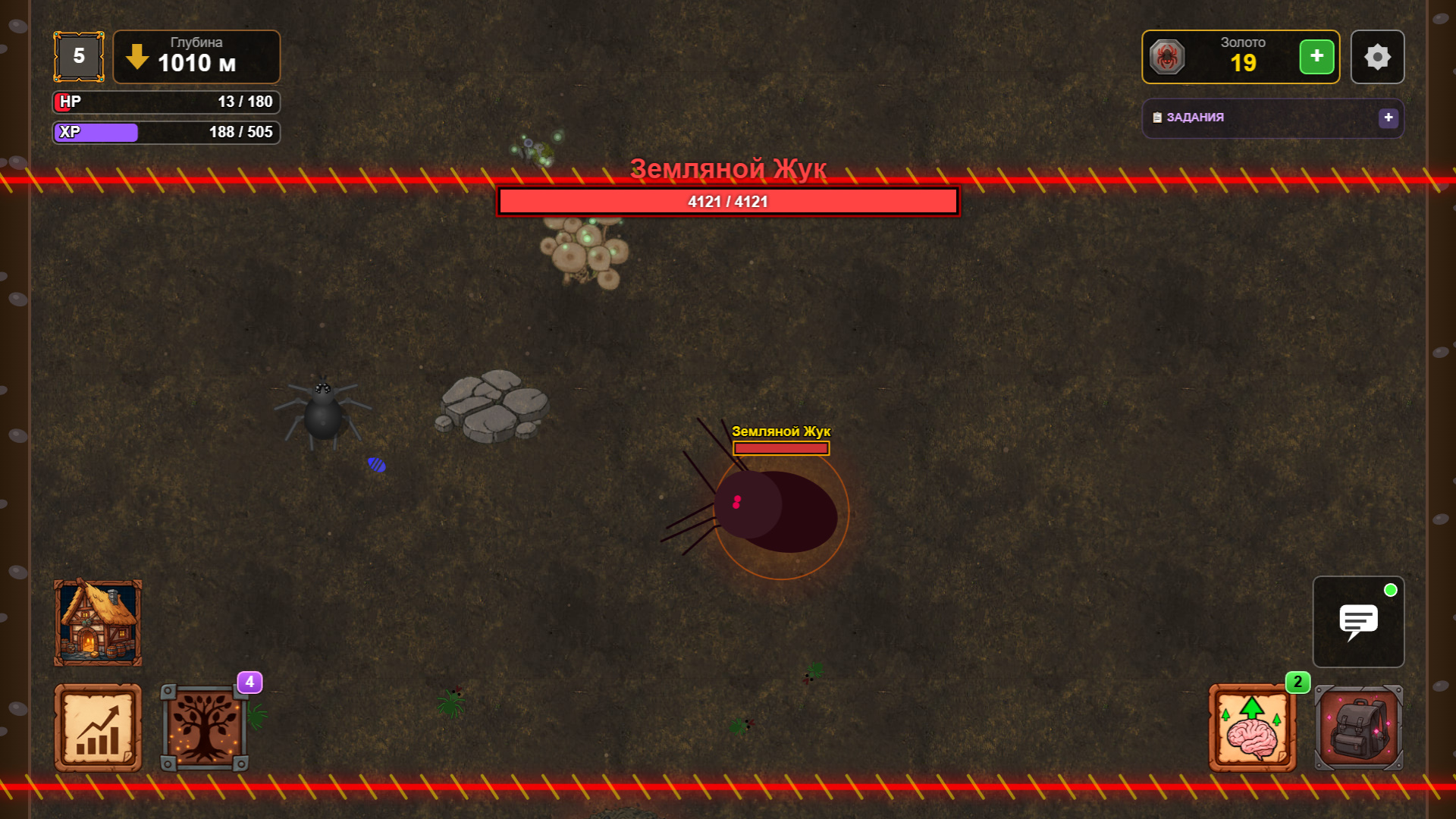Open the skill tree with 4 points
The width and height of the screenshot is (1456, 819).
click(x=206, y=727)
